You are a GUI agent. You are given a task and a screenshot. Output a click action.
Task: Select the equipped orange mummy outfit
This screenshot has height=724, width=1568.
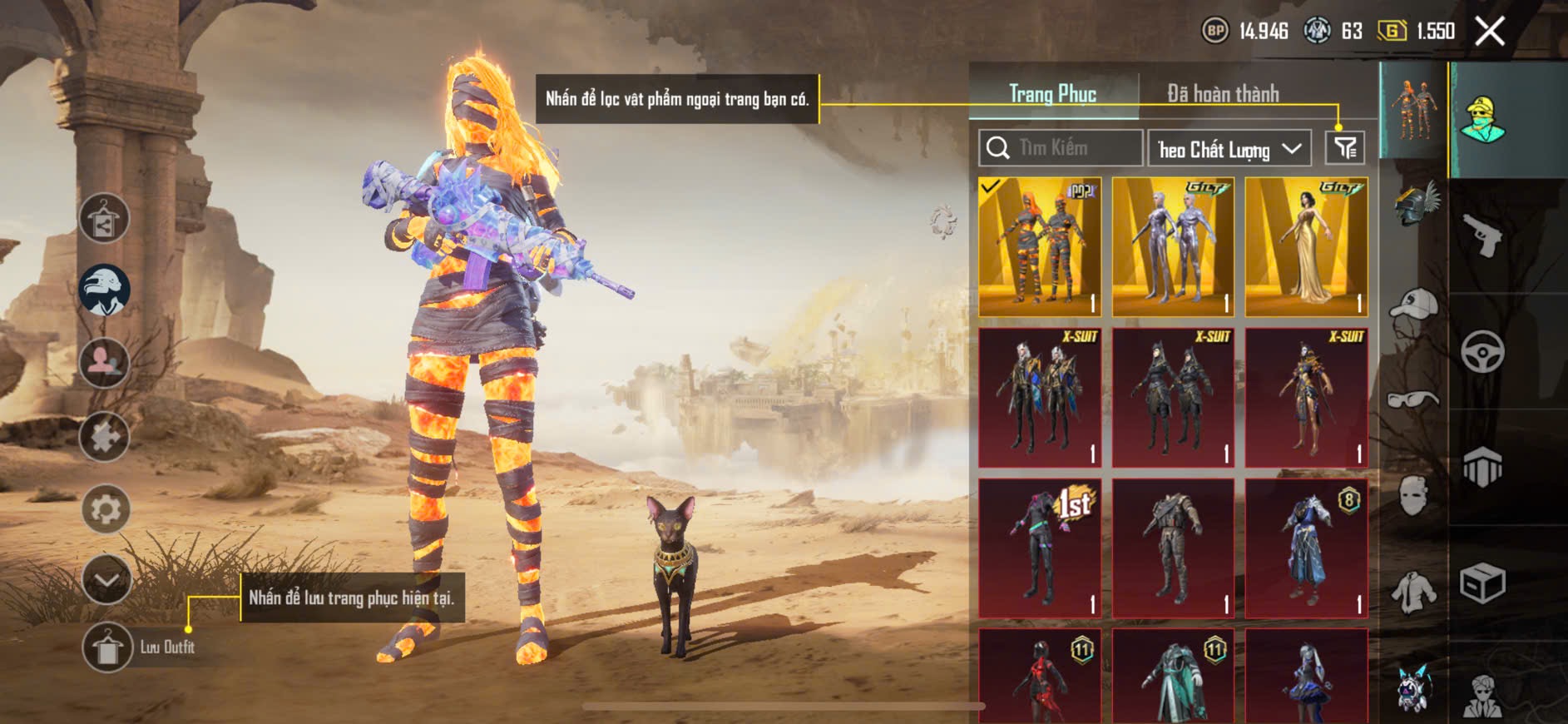tap(1040, 247)
